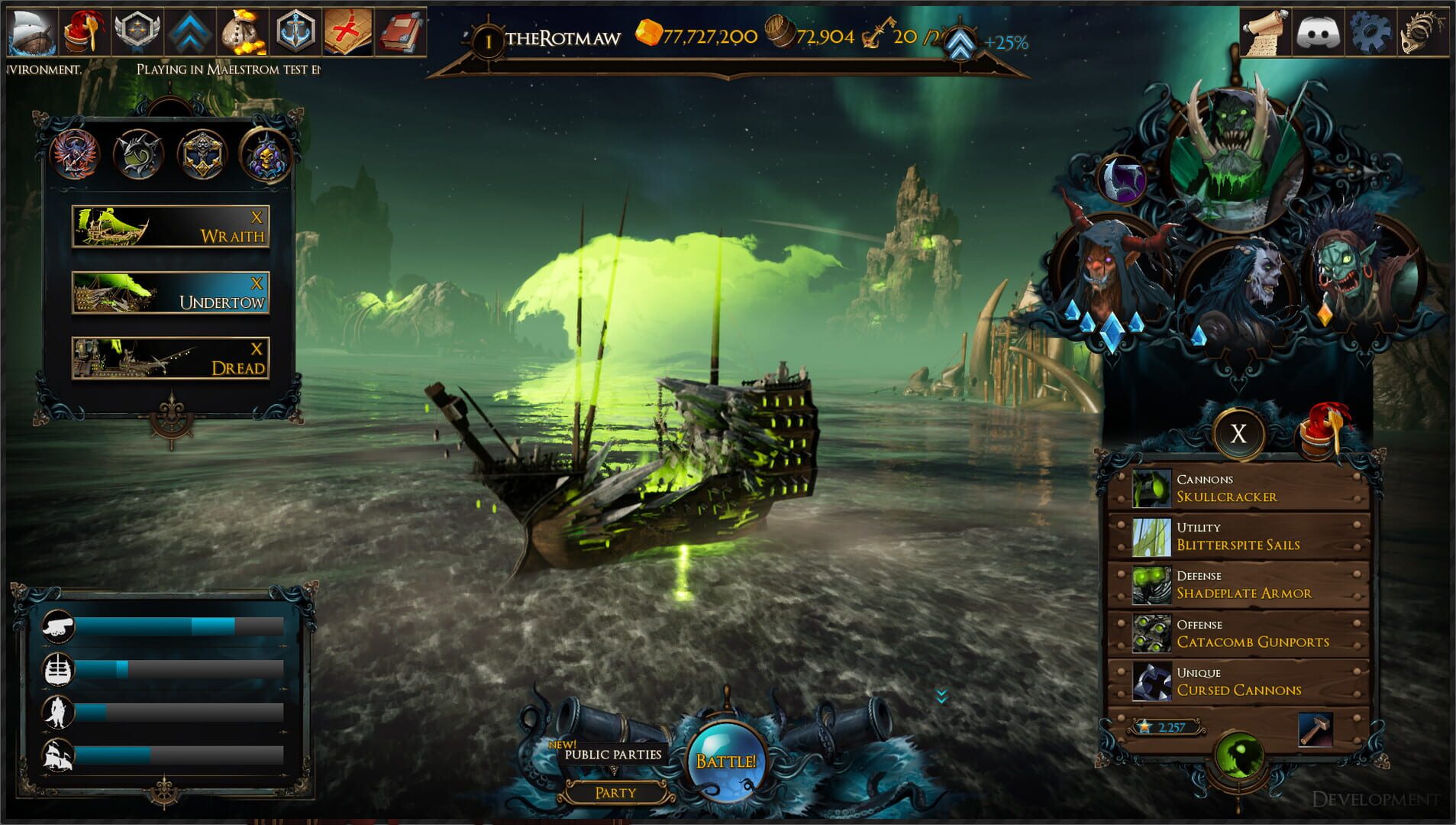1456x825 pixels.
Task: Click the gold coin pouch icon
Action: [x=243, y=29]
